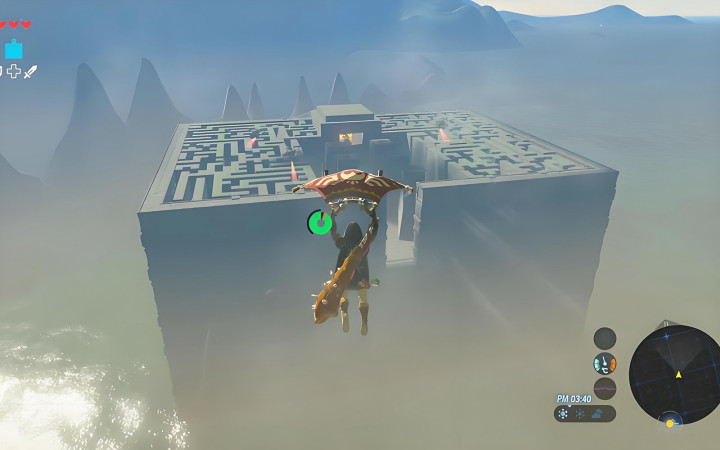
Task: Open the circular minimap
Action: coord(675,374)
